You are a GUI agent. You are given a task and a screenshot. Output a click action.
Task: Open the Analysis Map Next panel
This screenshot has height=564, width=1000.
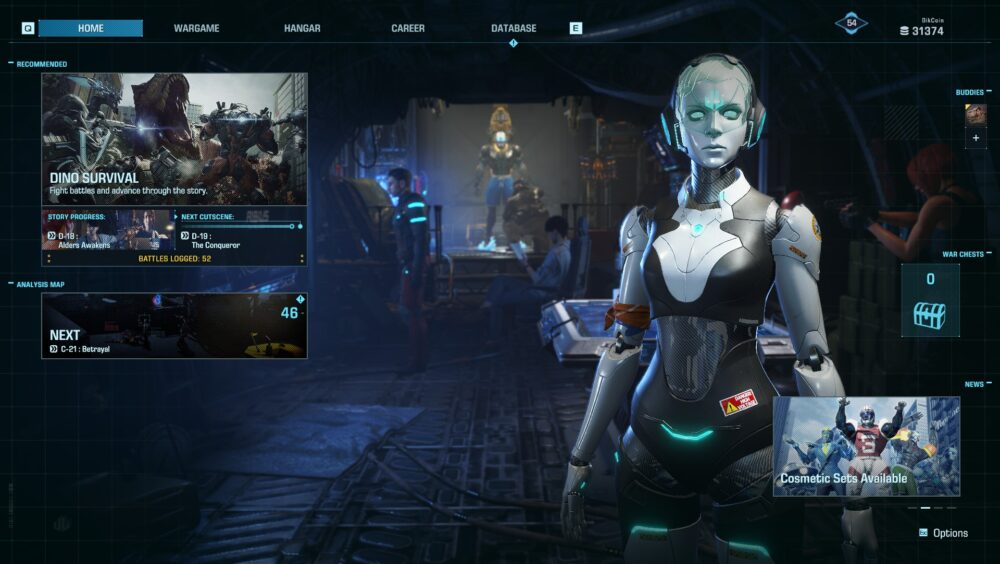click(174, 325)
